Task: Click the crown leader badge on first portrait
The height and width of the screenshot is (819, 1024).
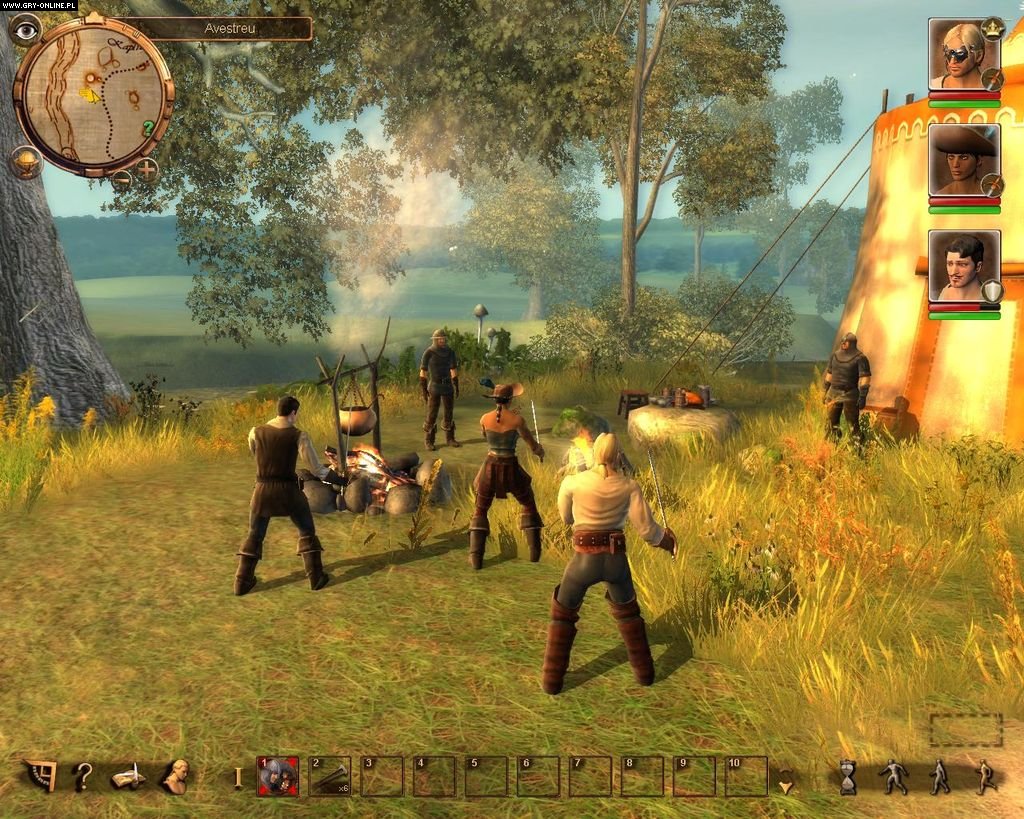Action: [x=992, y=27]
